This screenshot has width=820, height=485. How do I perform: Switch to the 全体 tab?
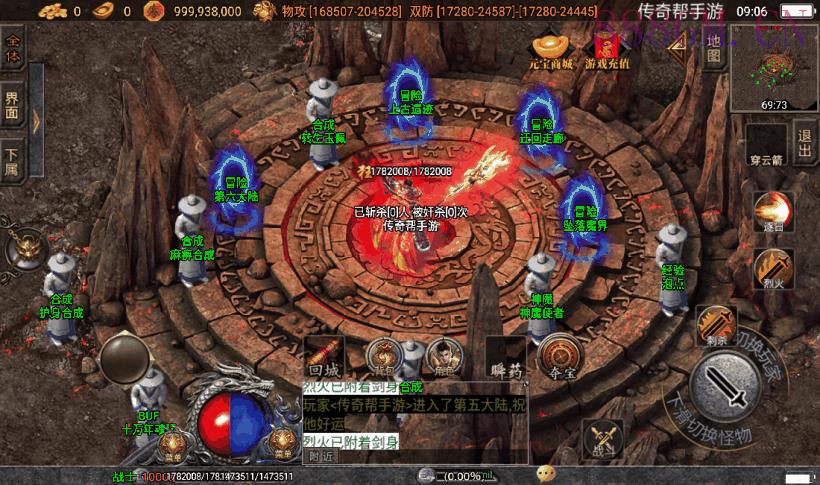coord(13,50)
